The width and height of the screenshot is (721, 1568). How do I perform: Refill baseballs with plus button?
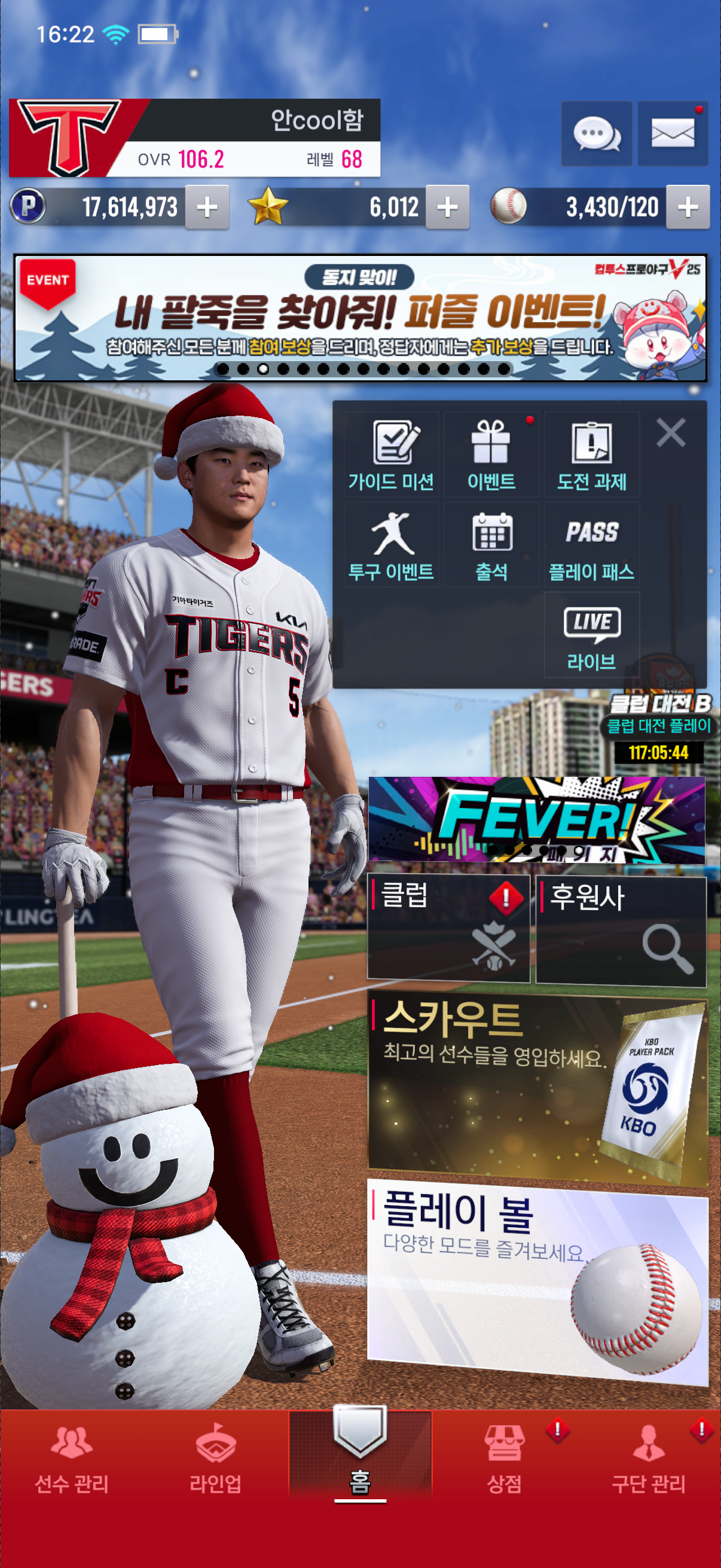[688, 208]
